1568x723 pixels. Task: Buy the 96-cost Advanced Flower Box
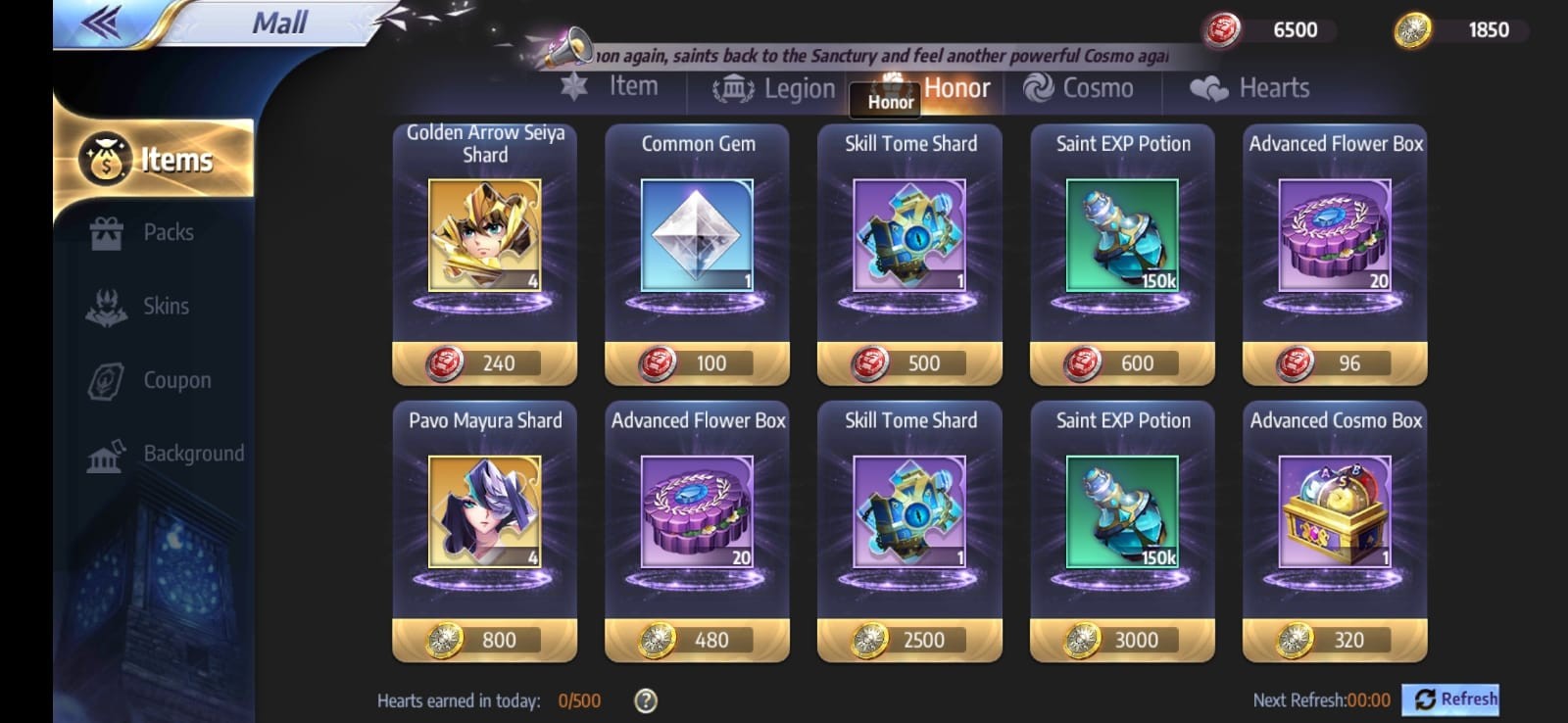pos(1335,362)
